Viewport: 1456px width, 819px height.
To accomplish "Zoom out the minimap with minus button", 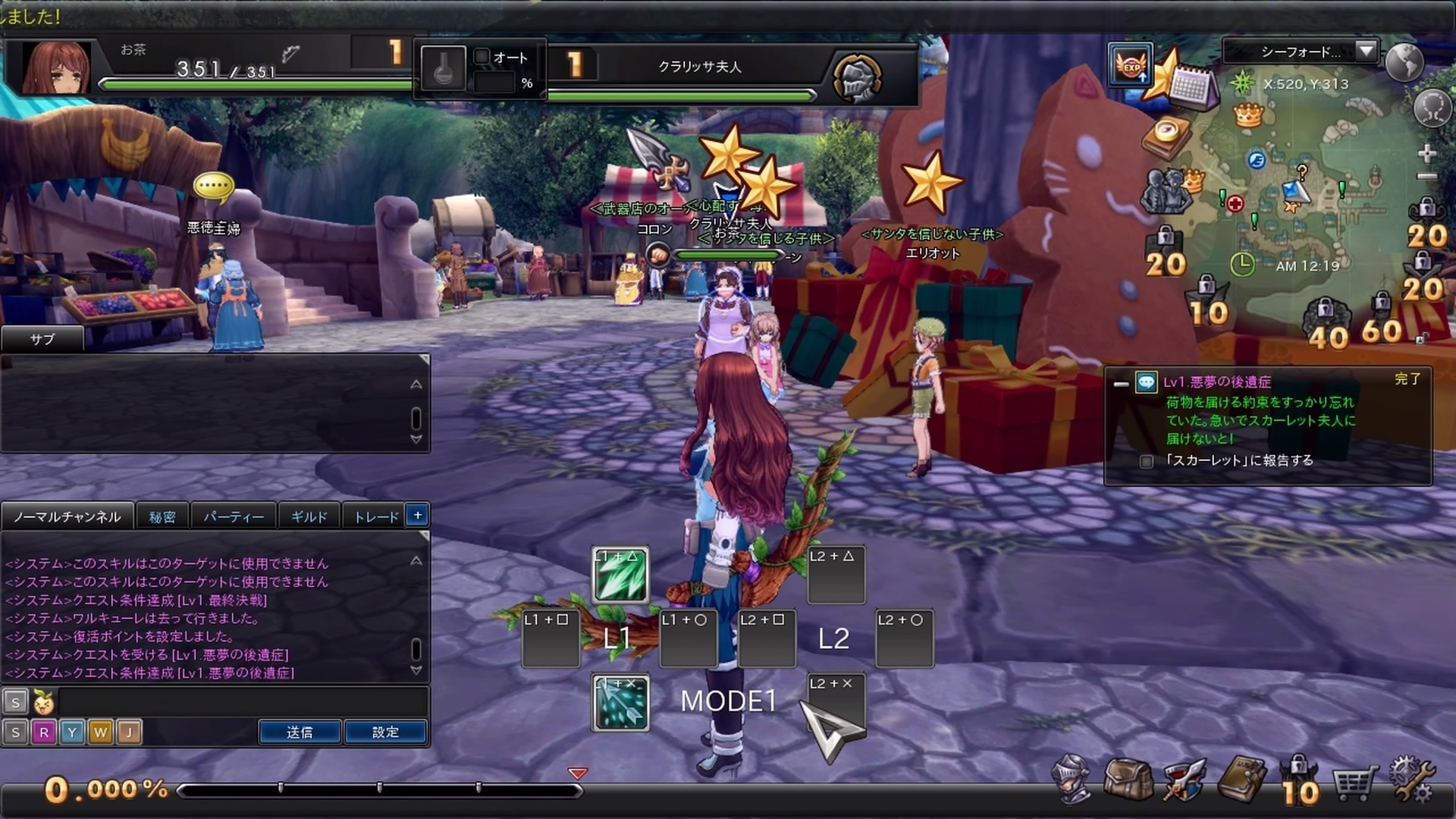I will click(x=1427, y=177).
